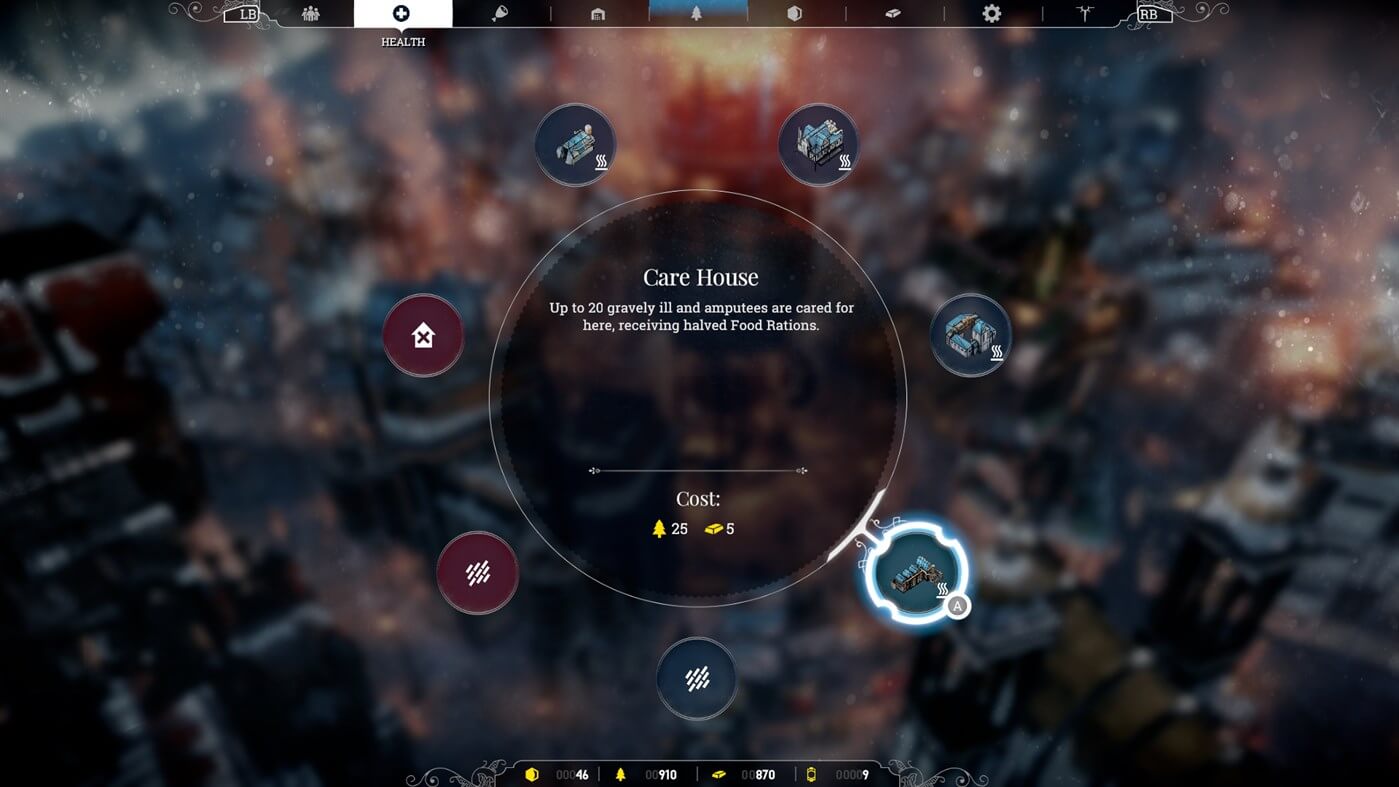This screenshot has width=1399, height=787.
Task: Click the right arrow beside the cost divider
Action: click(802, 469)
